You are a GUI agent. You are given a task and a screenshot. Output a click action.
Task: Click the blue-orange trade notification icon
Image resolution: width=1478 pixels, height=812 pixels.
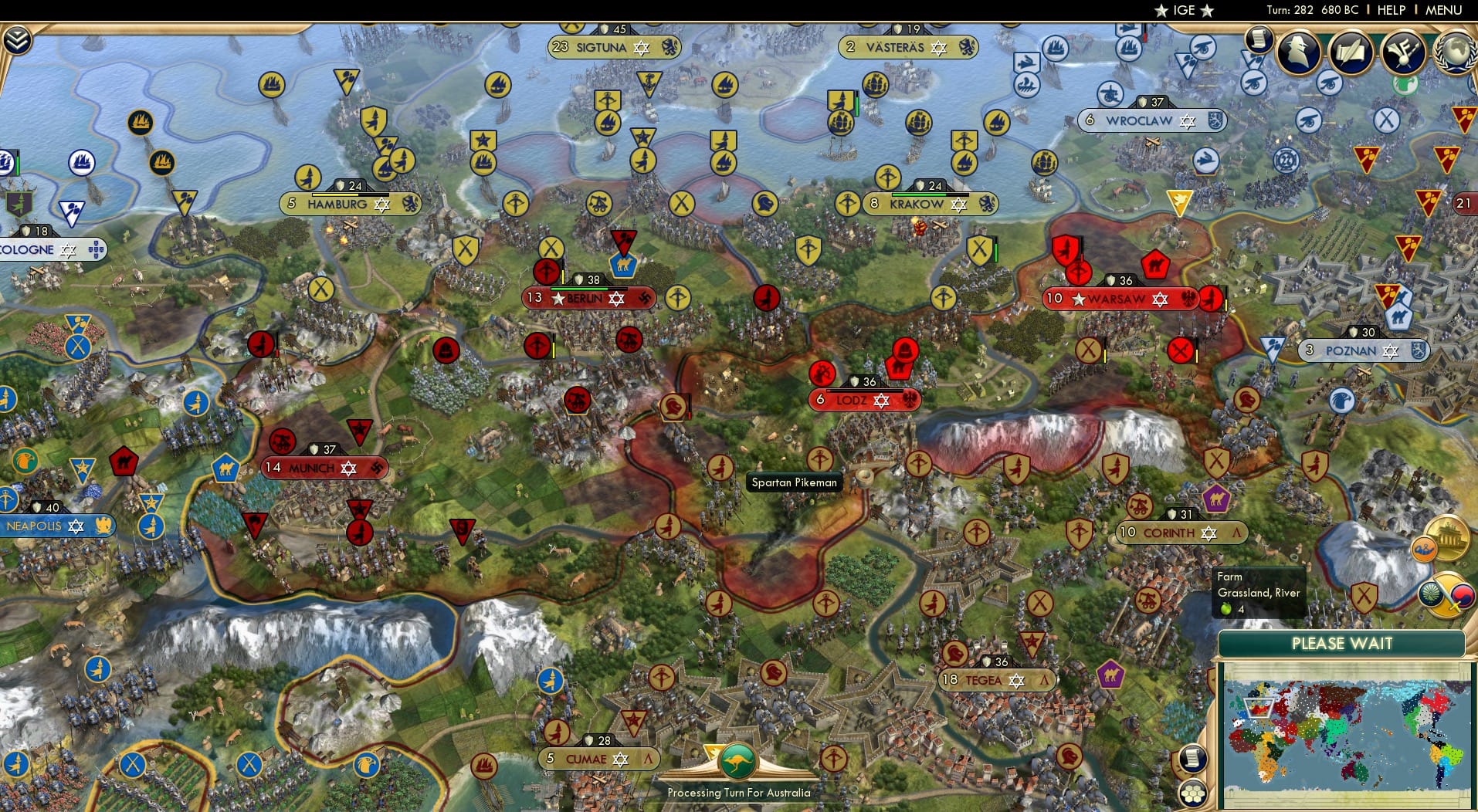click(1425, 550)
